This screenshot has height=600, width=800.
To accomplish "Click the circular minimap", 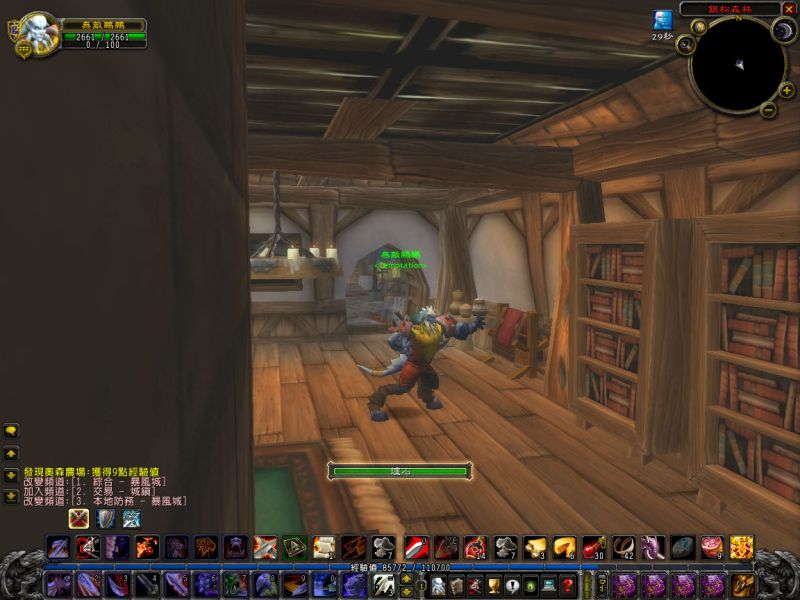I will pos(735,66).
